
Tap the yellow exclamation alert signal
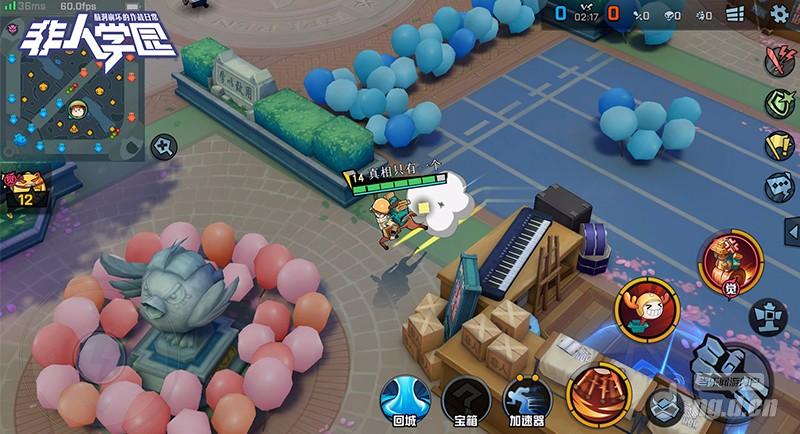(778, 144)
